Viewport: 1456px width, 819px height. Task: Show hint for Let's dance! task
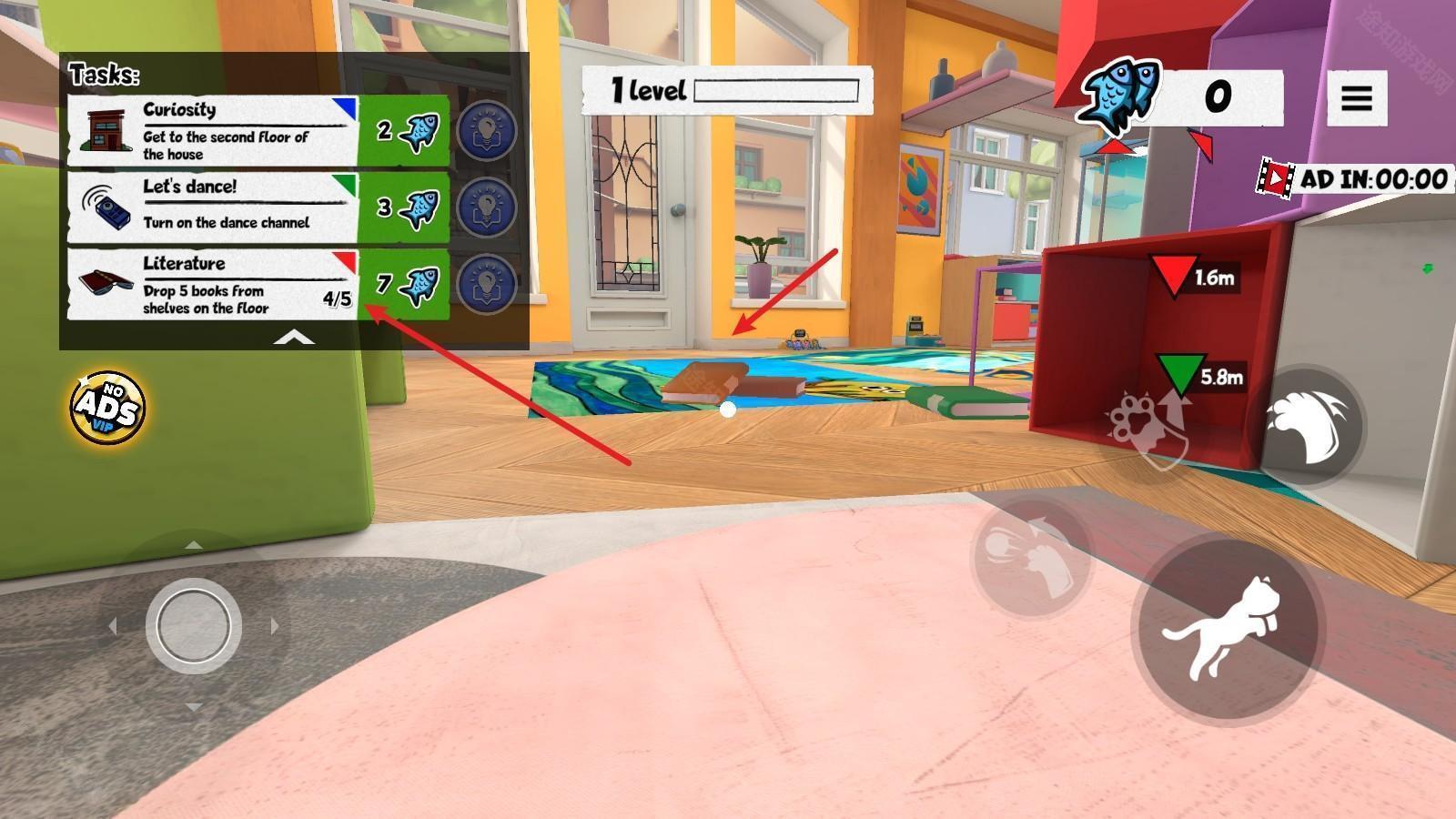tap(486, 207)
